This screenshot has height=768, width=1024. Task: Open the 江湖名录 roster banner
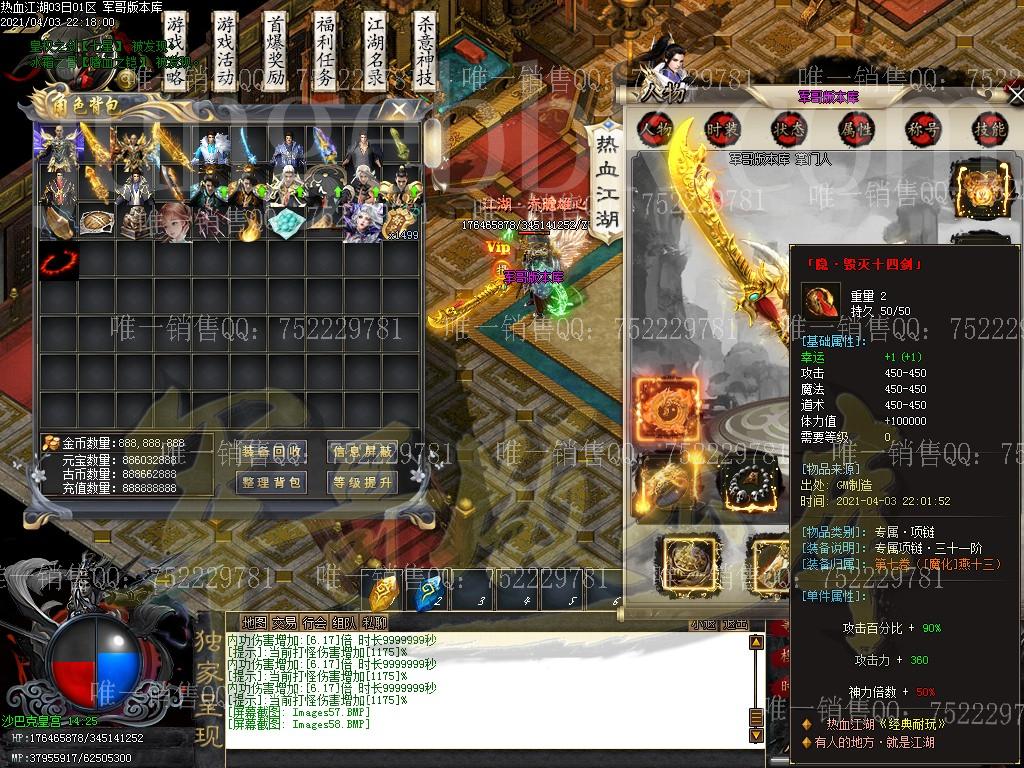tap(375, 53)
